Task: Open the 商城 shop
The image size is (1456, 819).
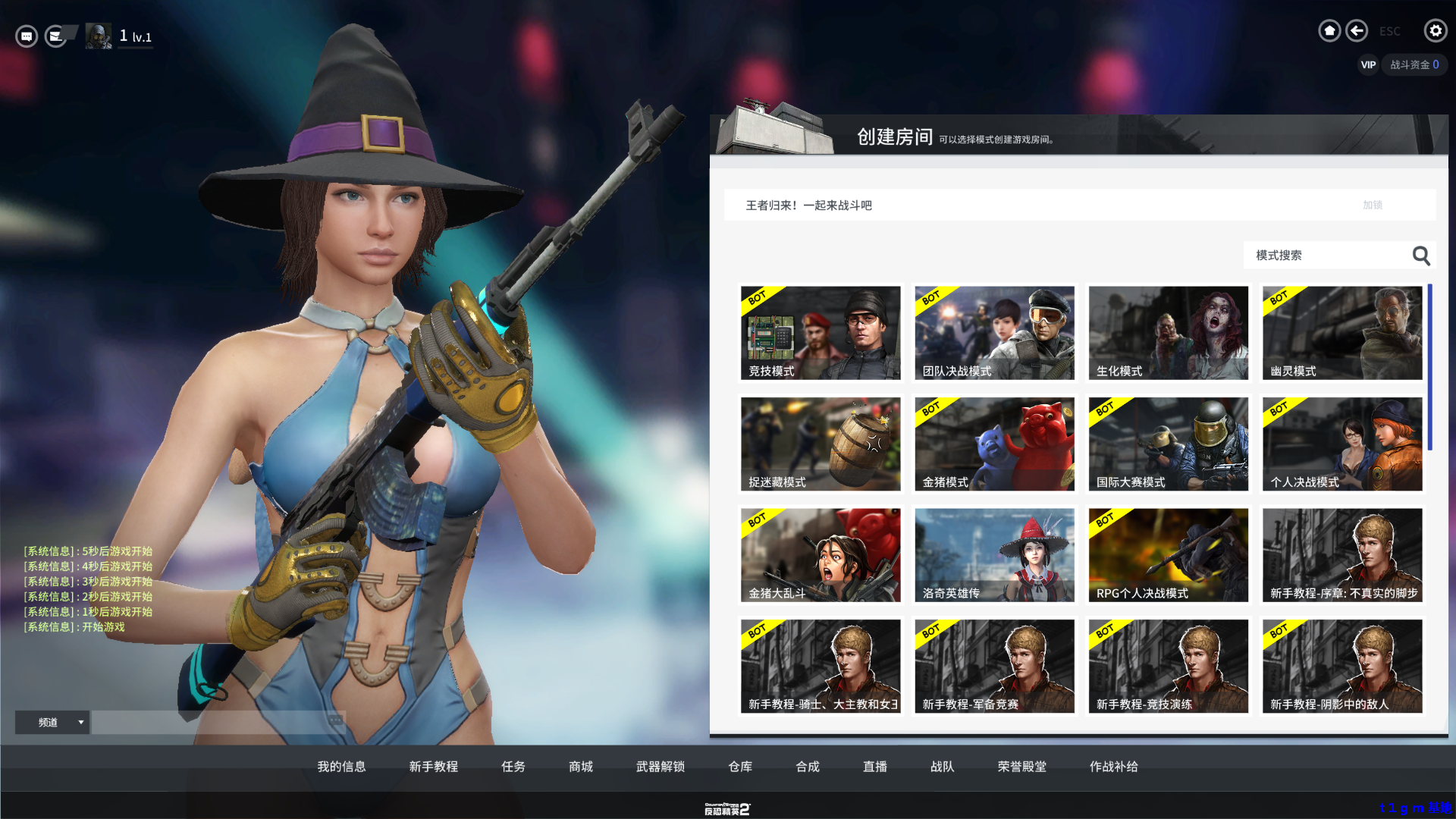Action: 581,767
